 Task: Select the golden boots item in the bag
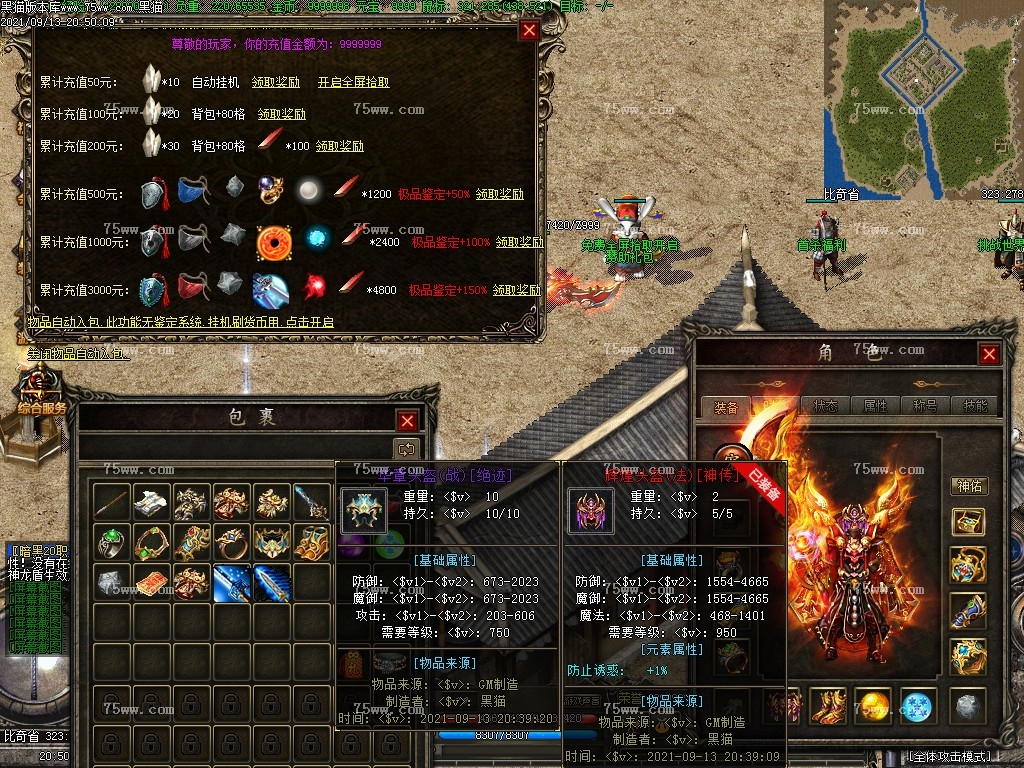[x=311, y=542]
